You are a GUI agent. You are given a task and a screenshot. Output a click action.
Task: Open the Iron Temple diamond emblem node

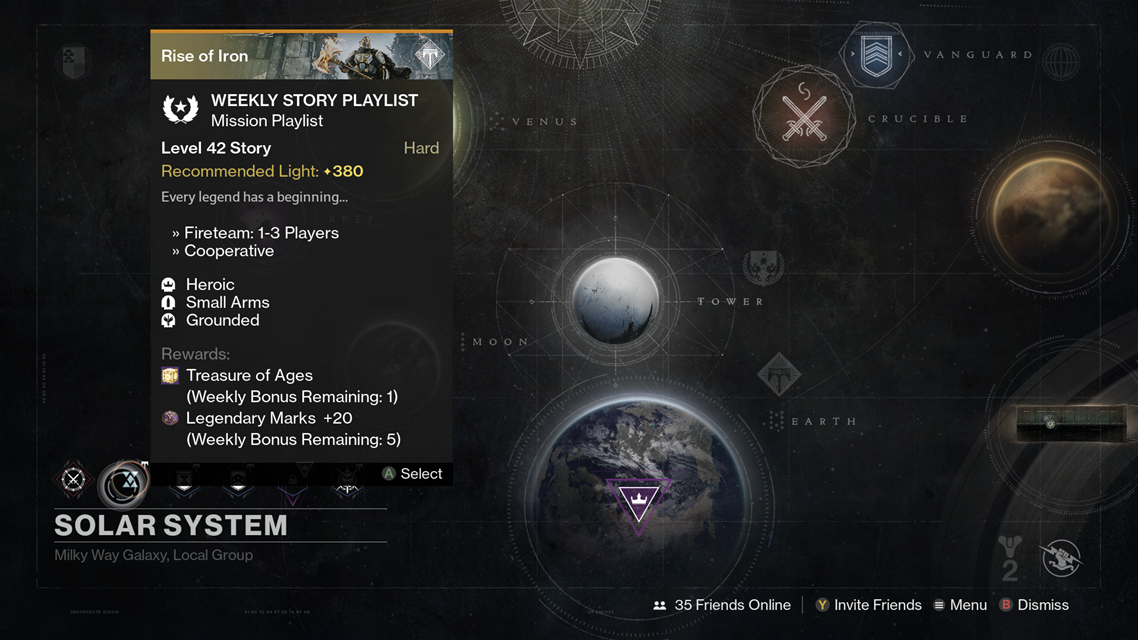pyautogui.click(x=779, y=376)
